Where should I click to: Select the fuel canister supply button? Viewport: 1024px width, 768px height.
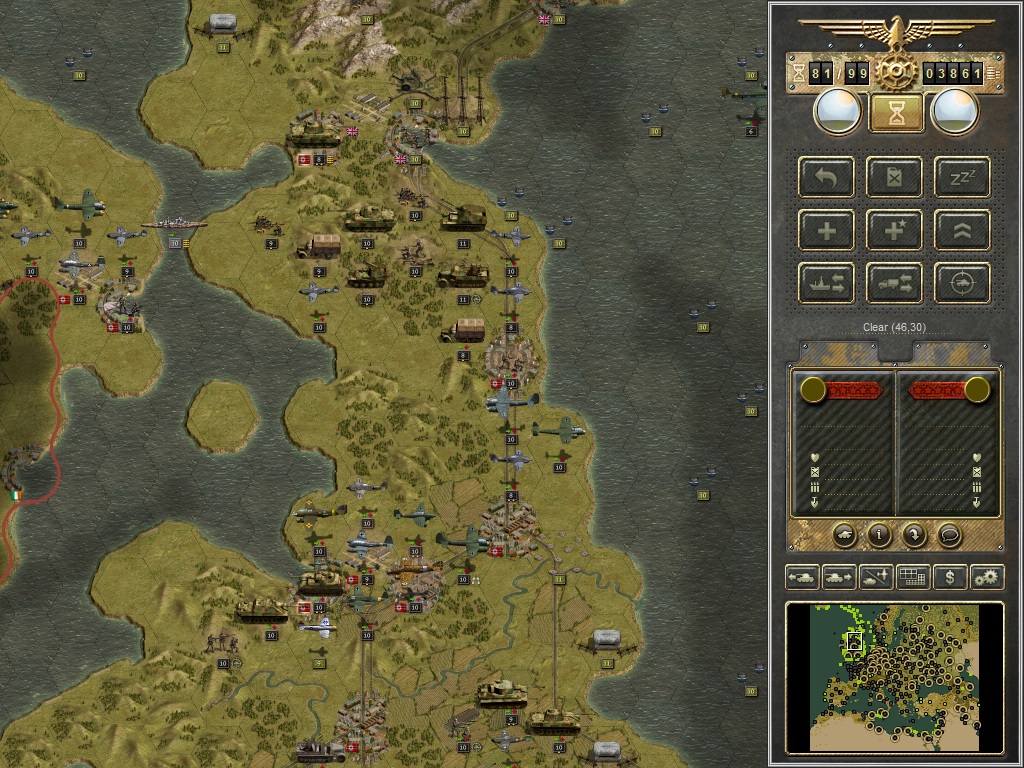(x=896, y=178)
